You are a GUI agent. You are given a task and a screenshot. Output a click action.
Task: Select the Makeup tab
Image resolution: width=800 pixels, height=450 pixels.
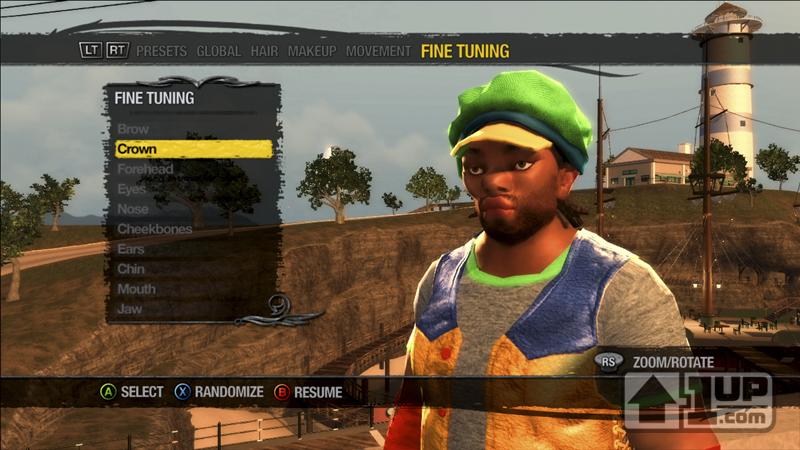312,51
